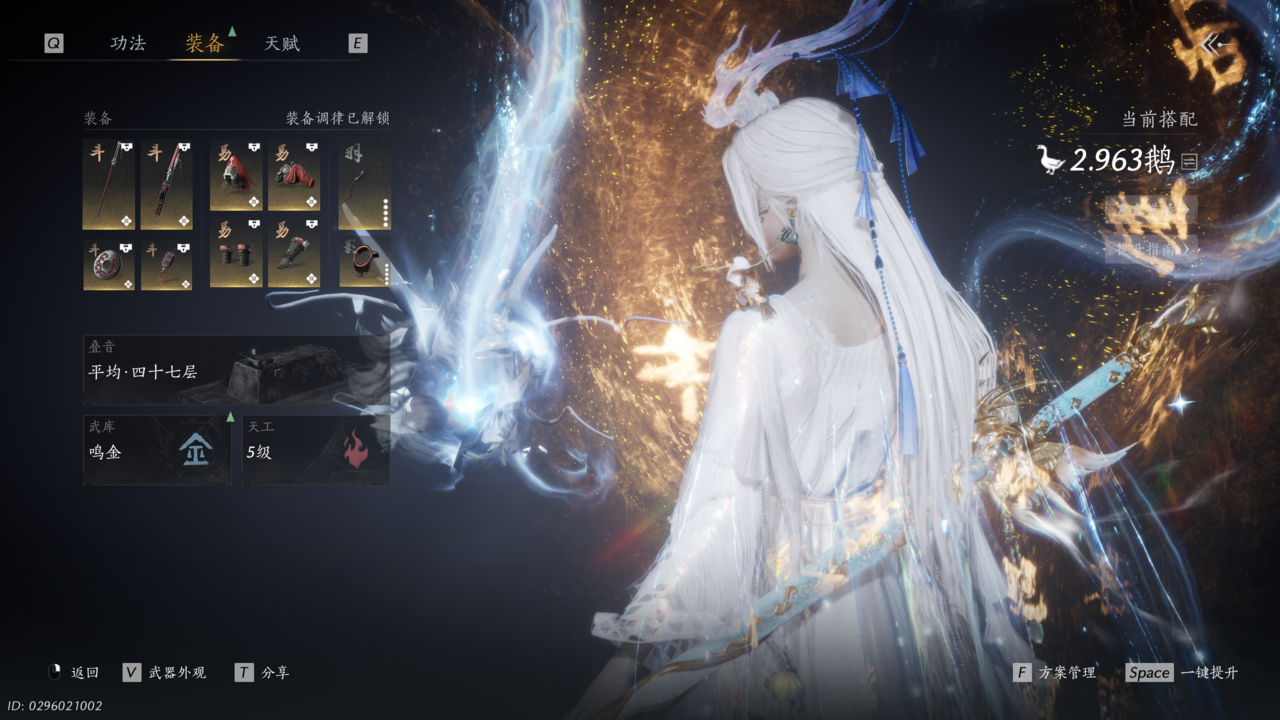
Task: Open the tasseled pendant accessory slot
Action: click(x=166, y=265)
